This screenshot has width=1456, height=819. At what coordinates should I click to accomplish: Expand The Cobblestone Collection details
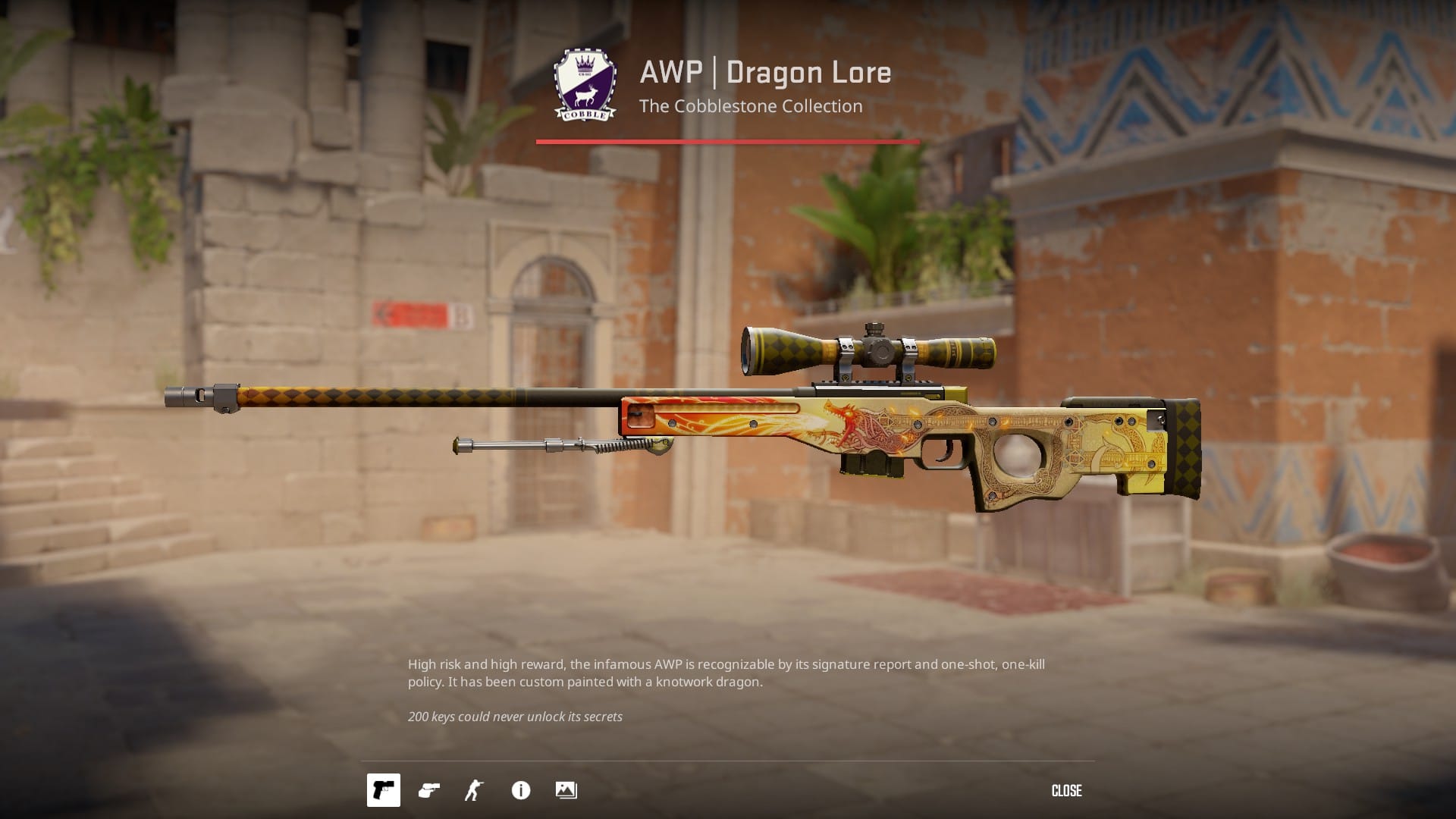[749, 106]
